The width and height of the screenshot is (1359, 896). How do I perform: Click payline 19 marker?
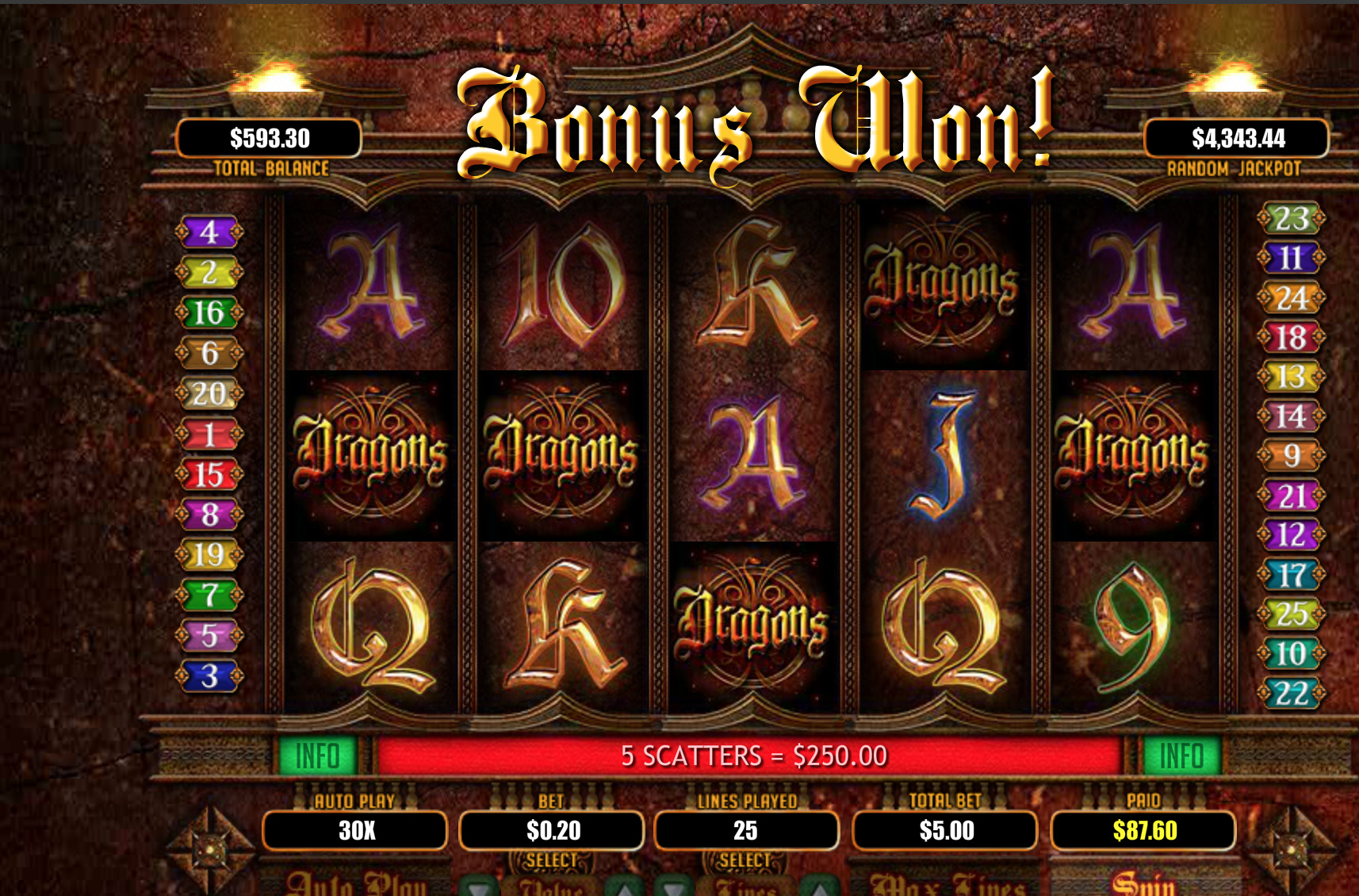point(209,555)
